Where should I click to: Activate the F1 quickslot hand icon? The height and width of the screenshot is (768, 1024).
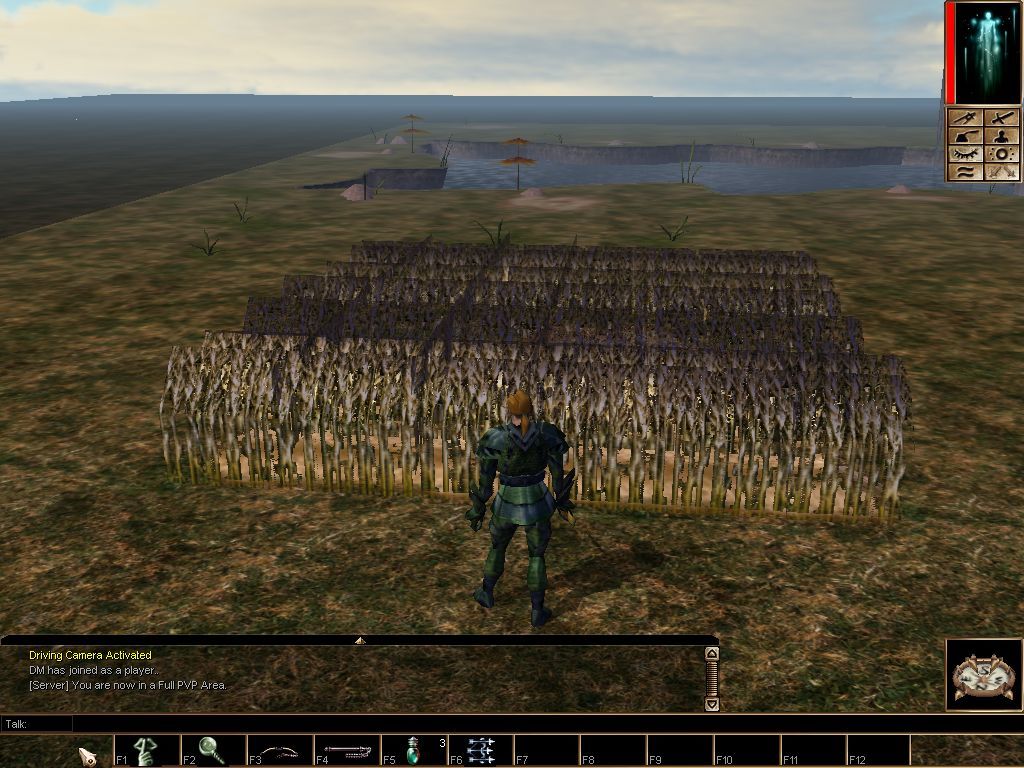pos(147,750)
